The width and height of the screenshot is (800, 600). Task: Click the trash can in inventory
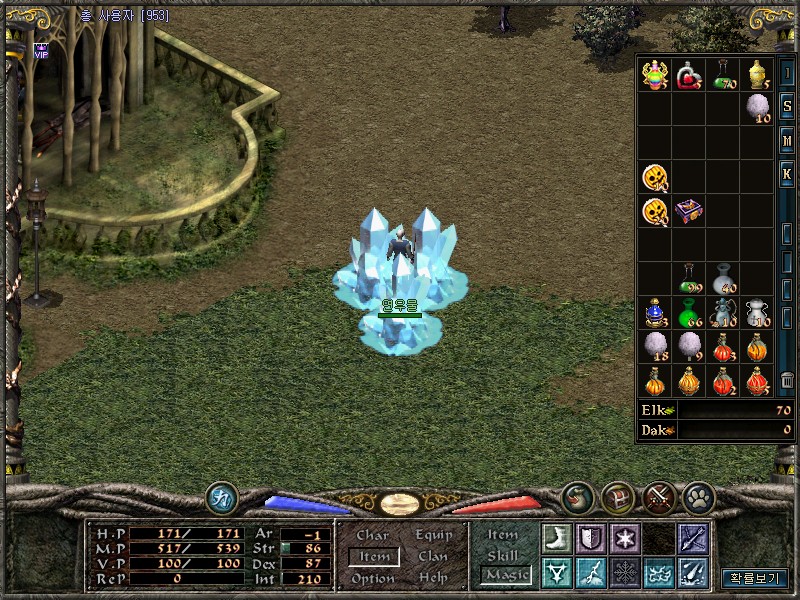(x=787, y=381)
